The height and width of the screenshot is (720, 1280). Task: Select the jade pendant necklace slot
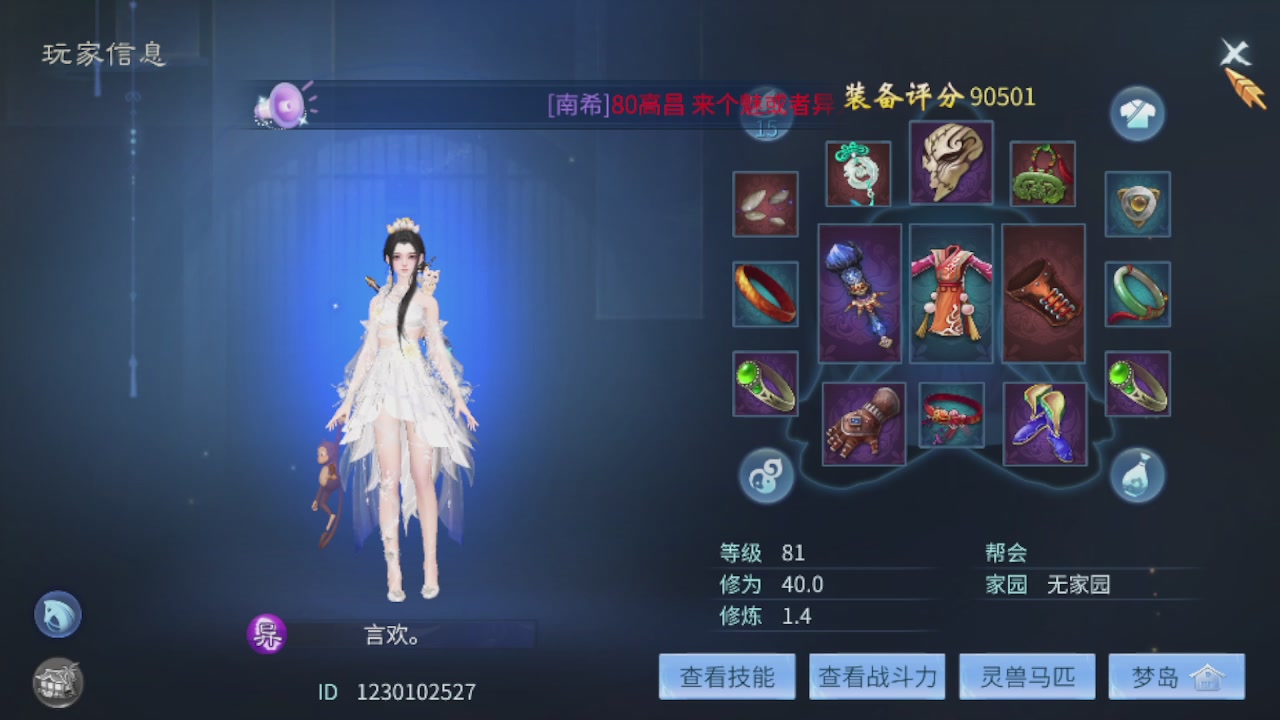coord(858,172)
